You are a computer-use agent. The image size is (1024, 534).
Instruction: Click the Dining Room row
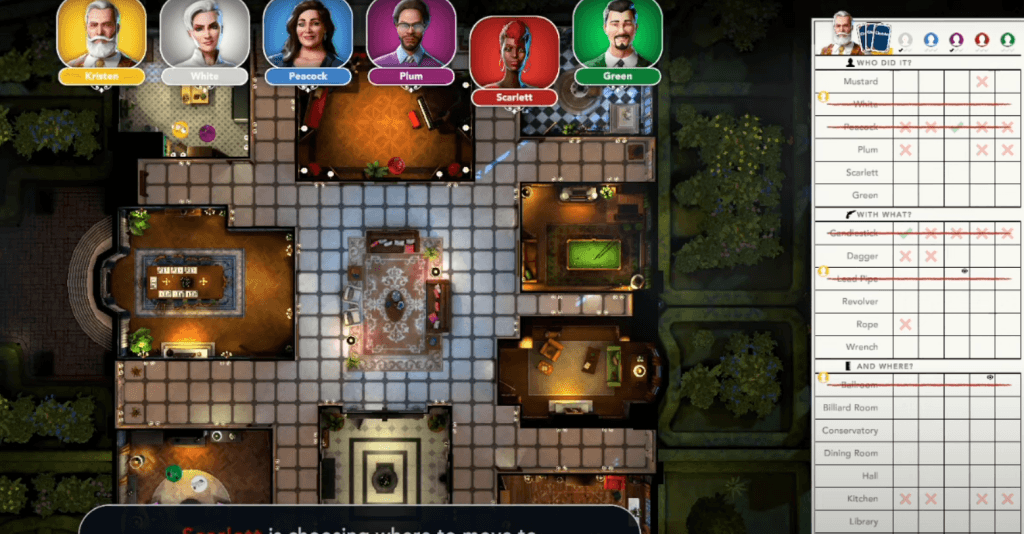tap(850, 453)
